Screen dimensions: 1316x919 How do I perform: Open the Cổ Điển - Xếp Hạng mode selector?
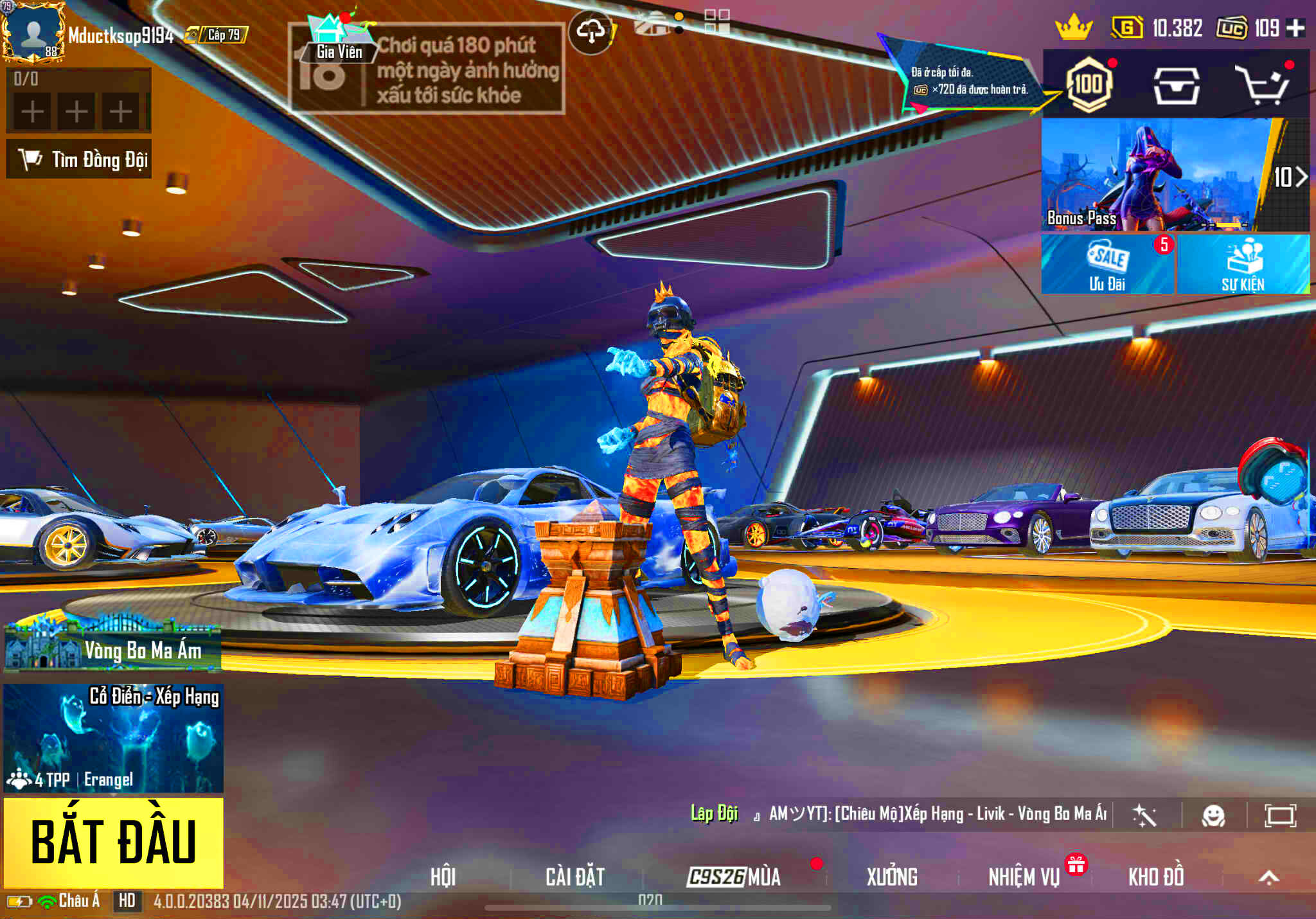pyautogui.click(x=114, y=738)
